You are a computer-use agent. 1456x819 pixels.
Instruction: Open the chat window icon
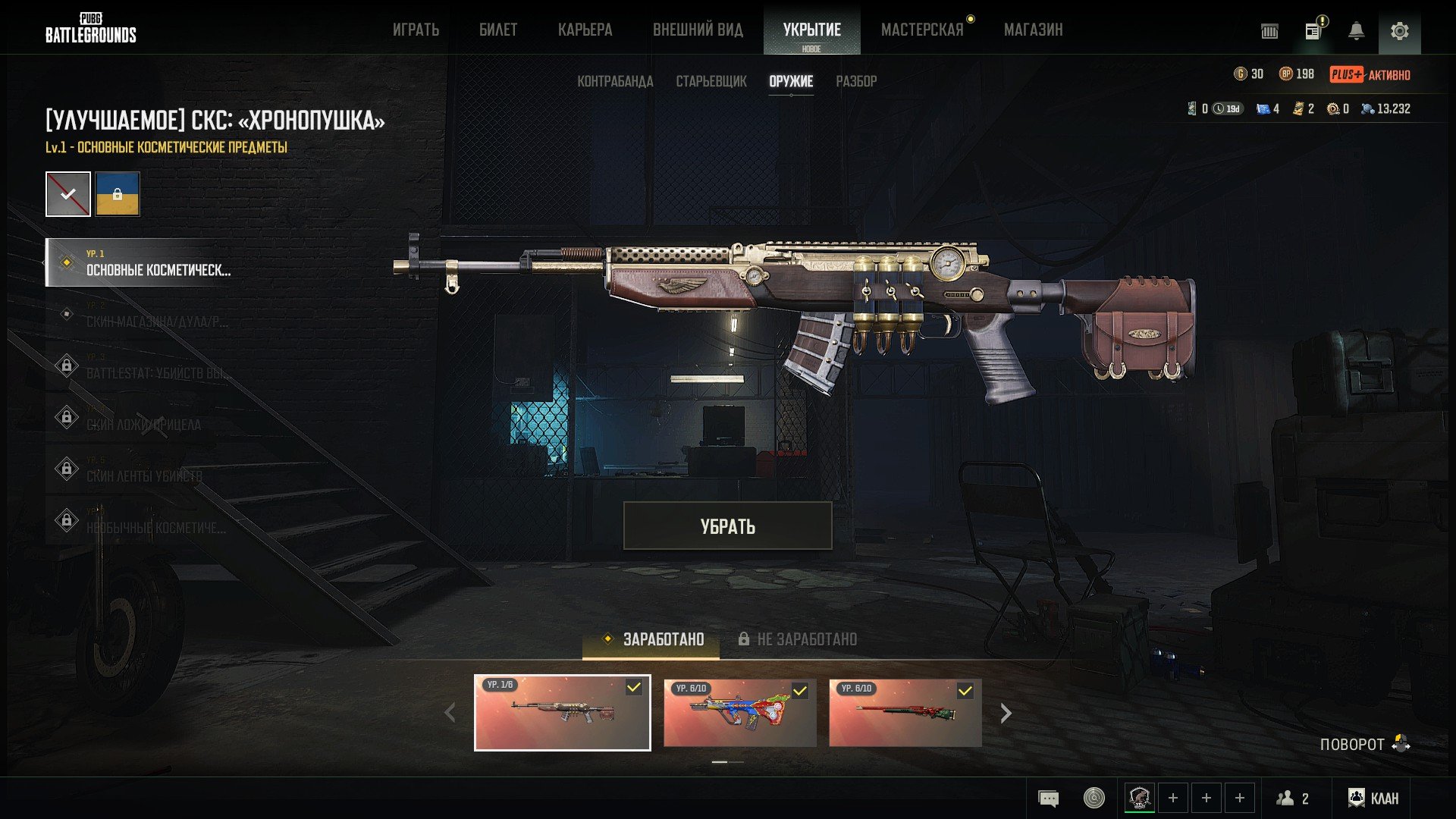(1048, 798)
